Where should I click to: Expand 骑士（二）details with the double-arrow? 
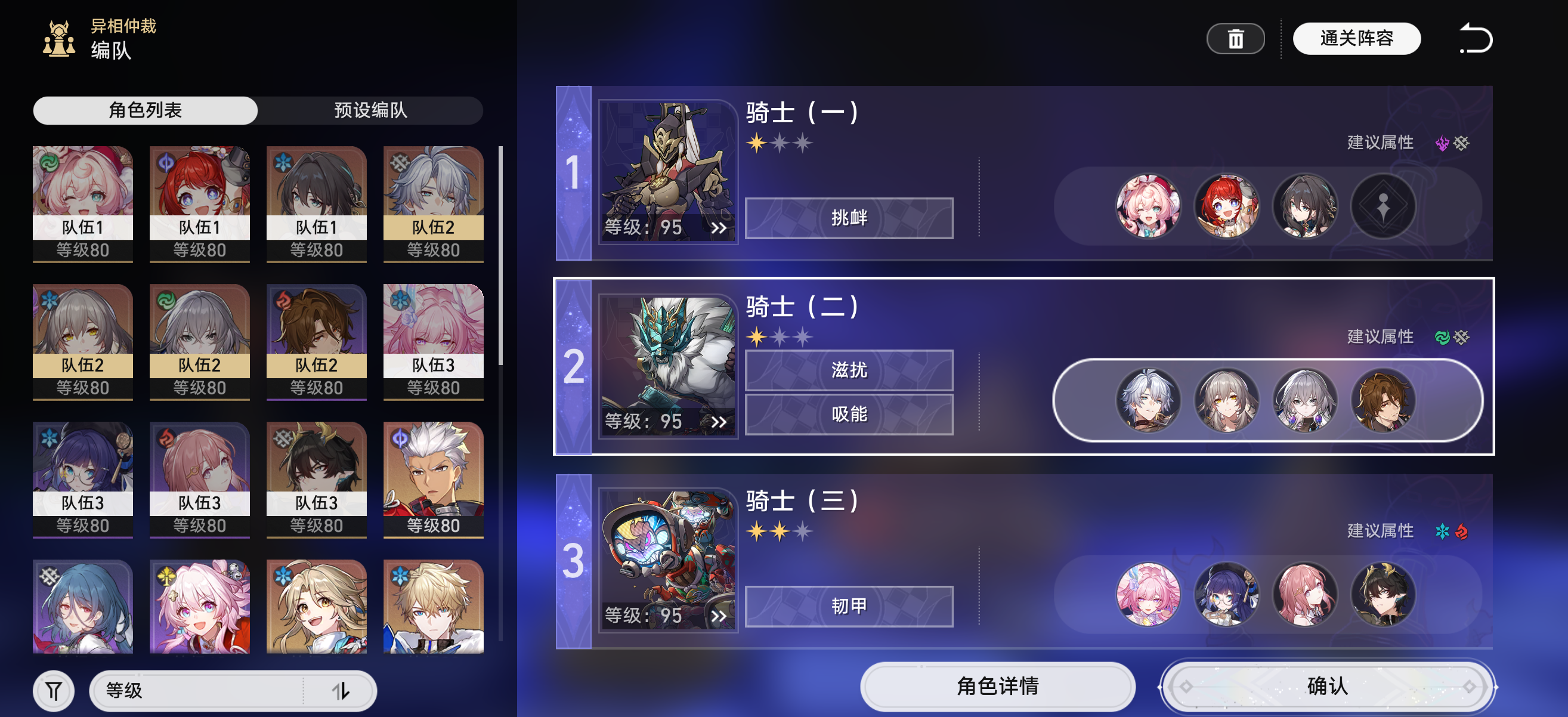pyautogui.click(x=719, y=421)
